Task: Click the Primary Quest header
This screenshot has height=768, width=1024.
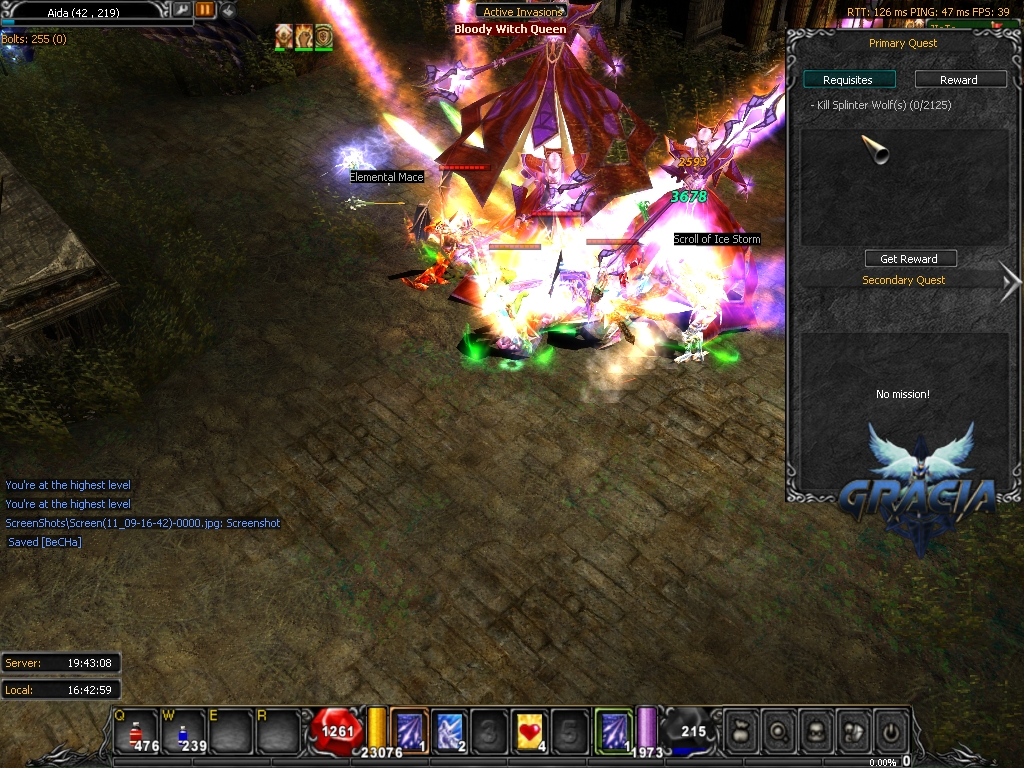Action: pos(903,44)
